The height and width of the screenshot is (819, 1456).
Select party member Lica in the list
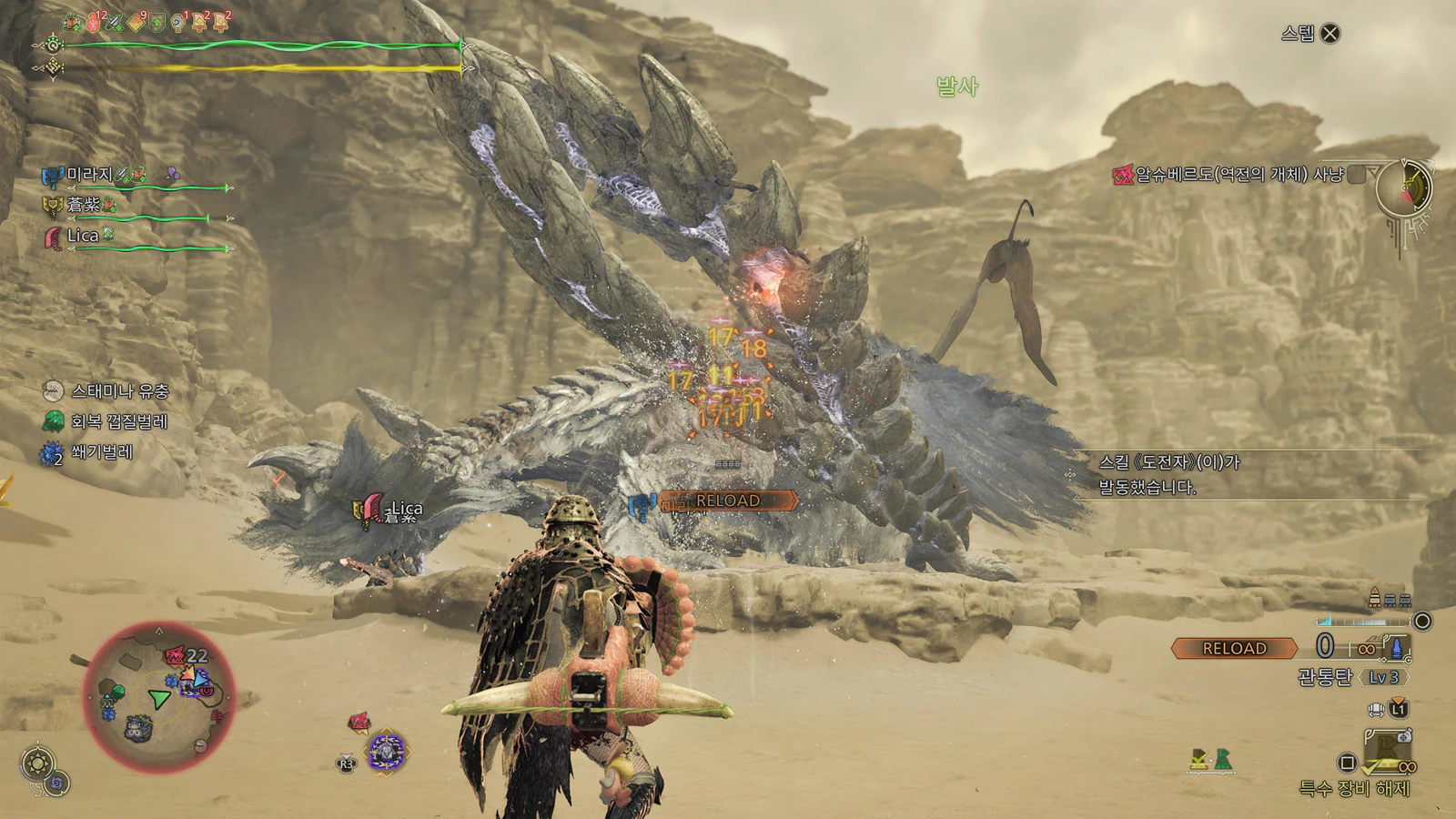(82, 236)
